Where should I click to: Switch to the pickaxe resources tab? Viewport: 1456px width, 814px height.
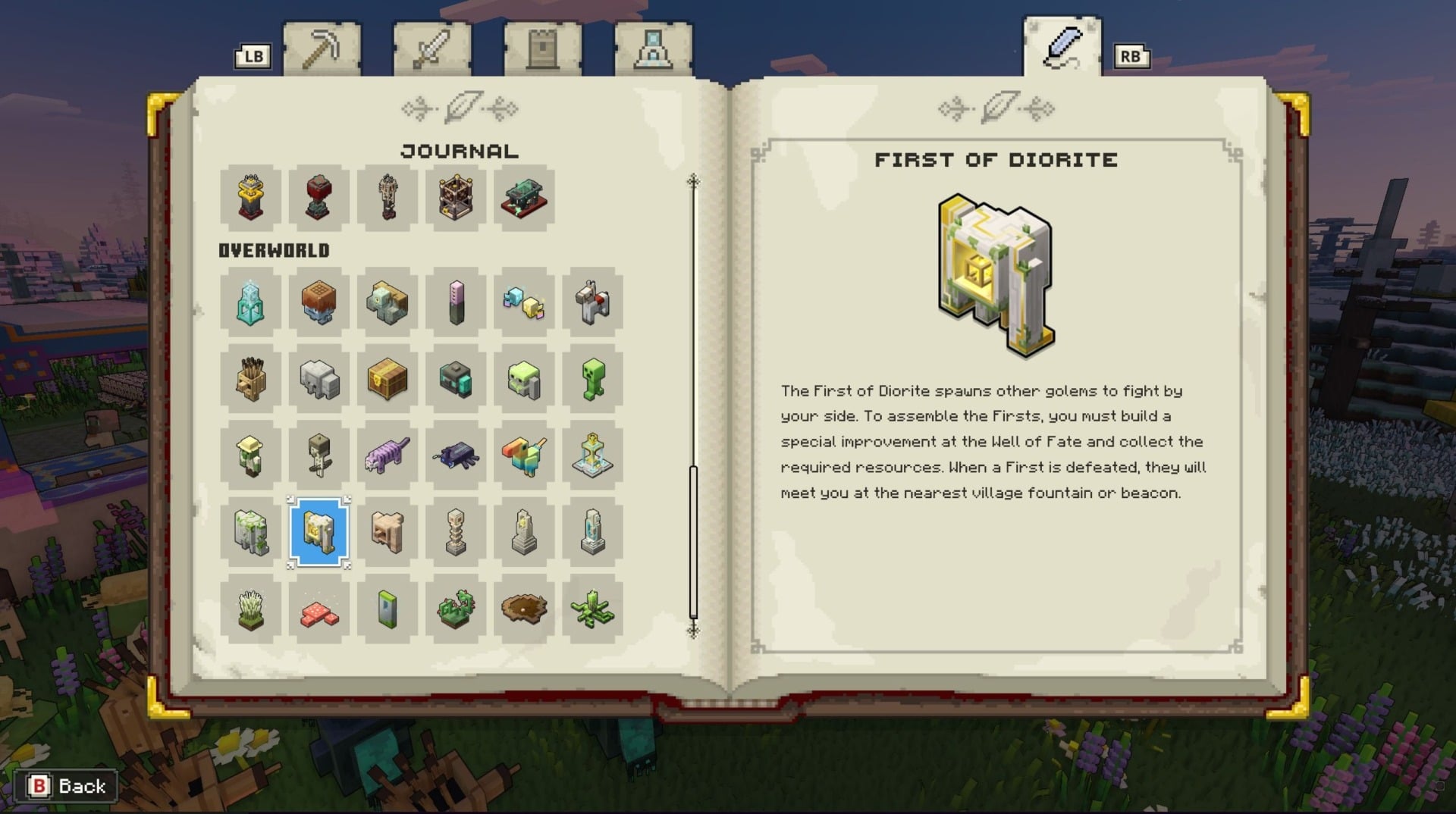coord(323,45)
